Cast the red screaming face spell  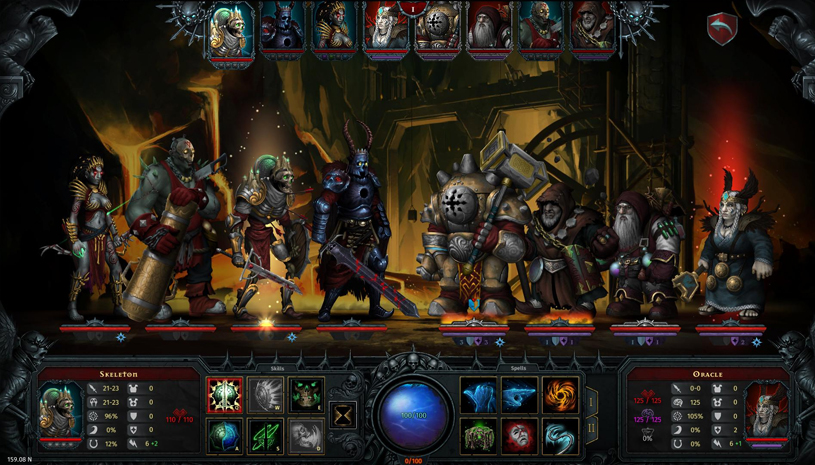pyautogui.click(x=519, y=436)
